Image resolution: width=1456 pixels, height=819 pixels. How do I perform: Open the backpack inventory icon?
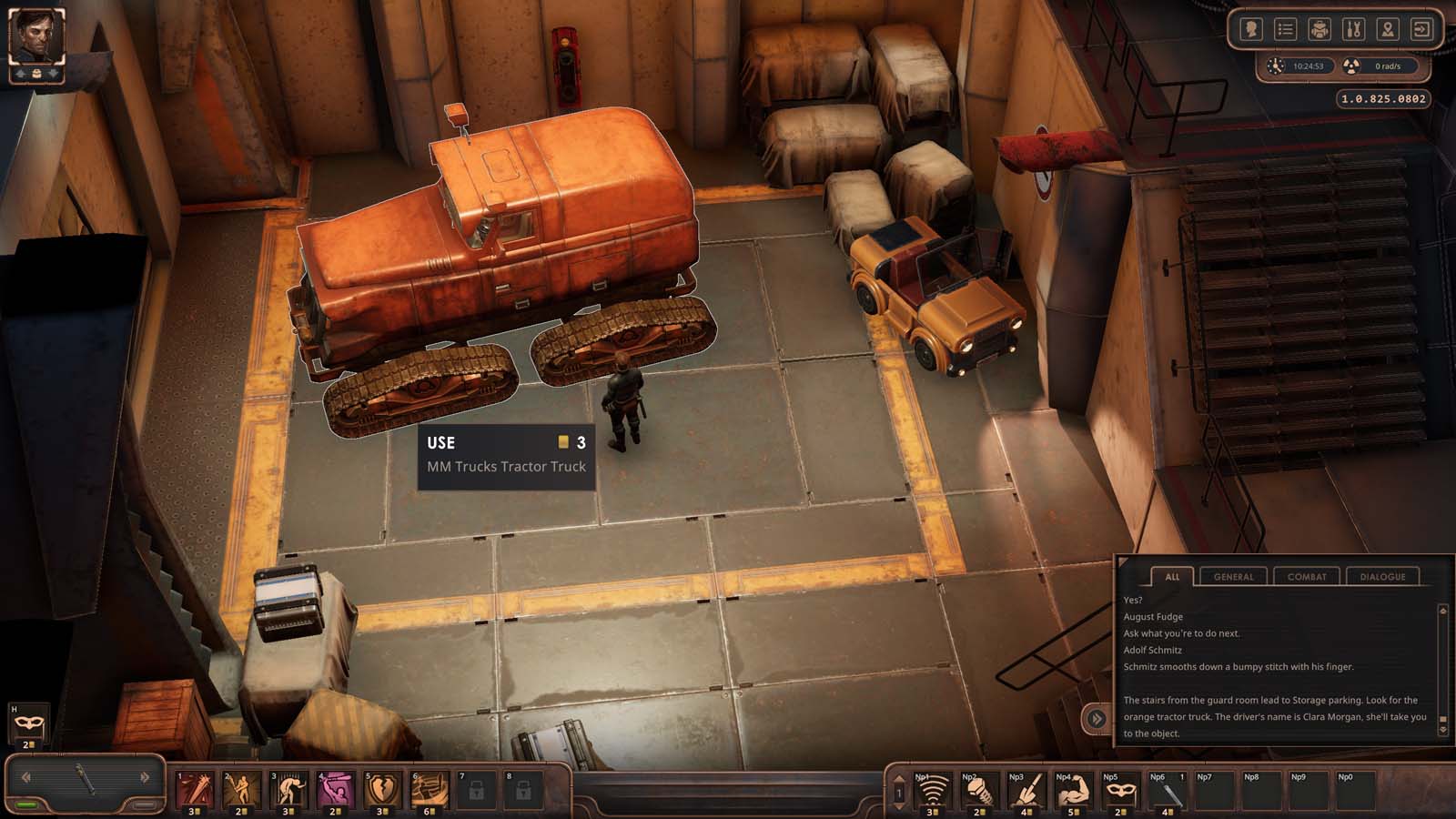pyautogui.click(x=1319, y=29)
